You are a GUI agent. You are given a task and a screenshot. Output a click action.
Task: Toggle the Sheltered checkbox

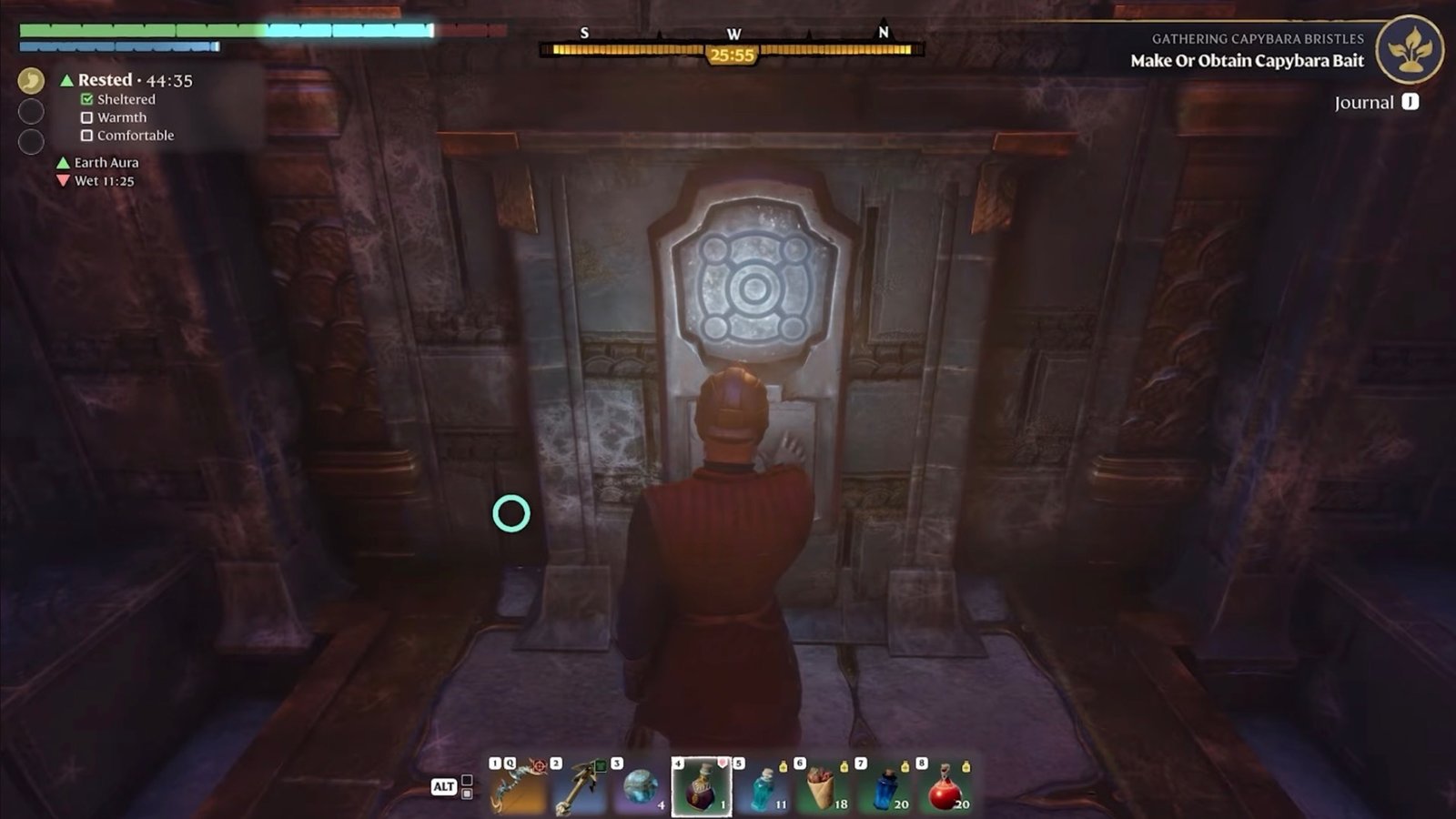[x=86, y=99]
